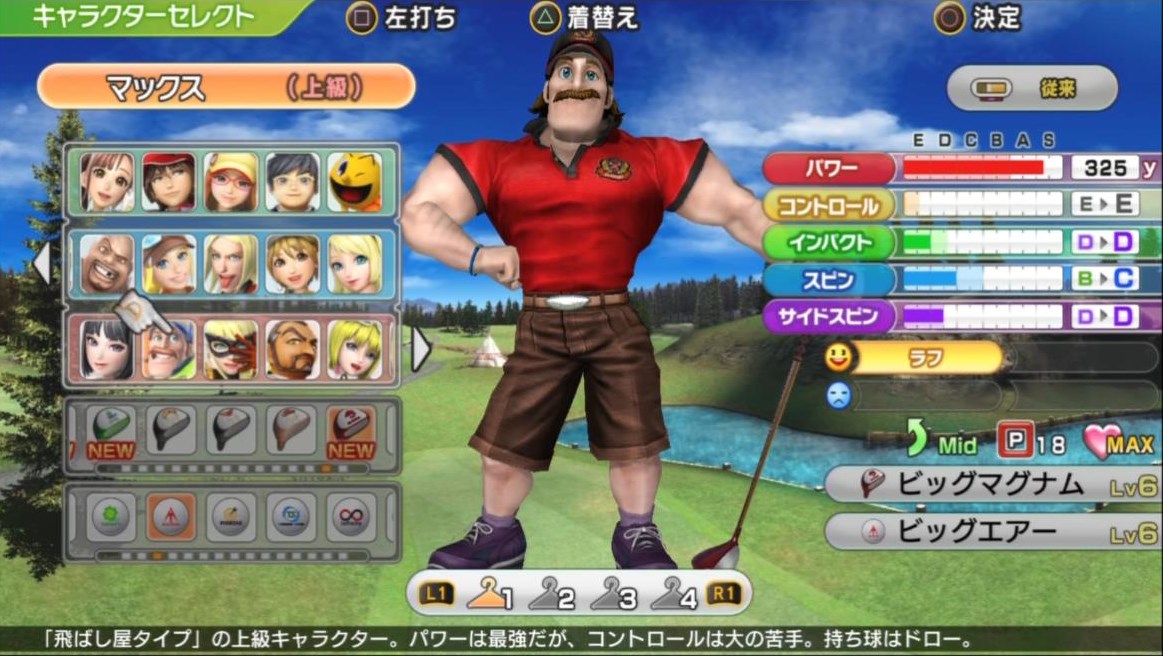Open the ビッグエアー ball entry

992,531
